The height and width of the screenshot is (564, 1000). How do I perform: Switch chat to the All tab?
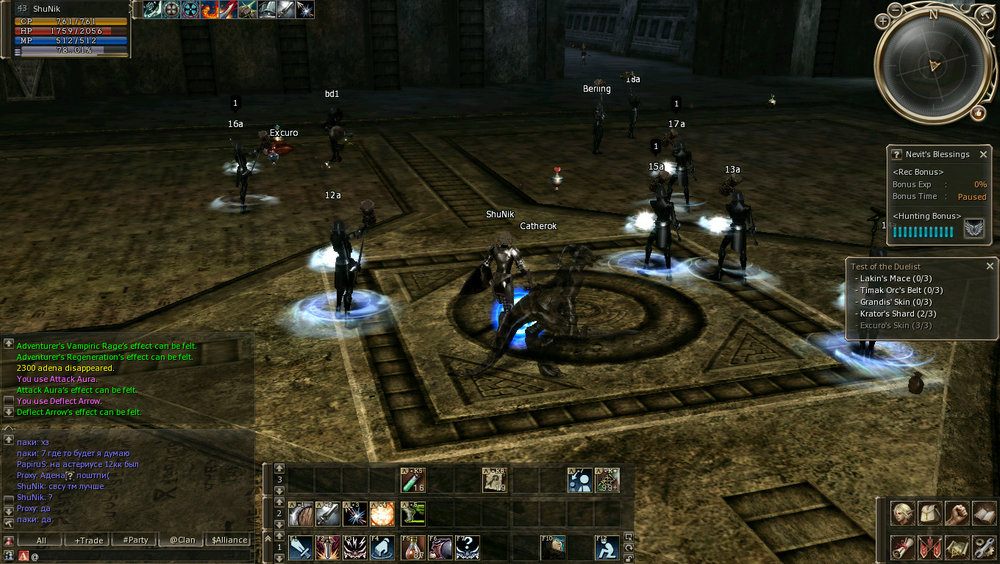coord(41,540)
